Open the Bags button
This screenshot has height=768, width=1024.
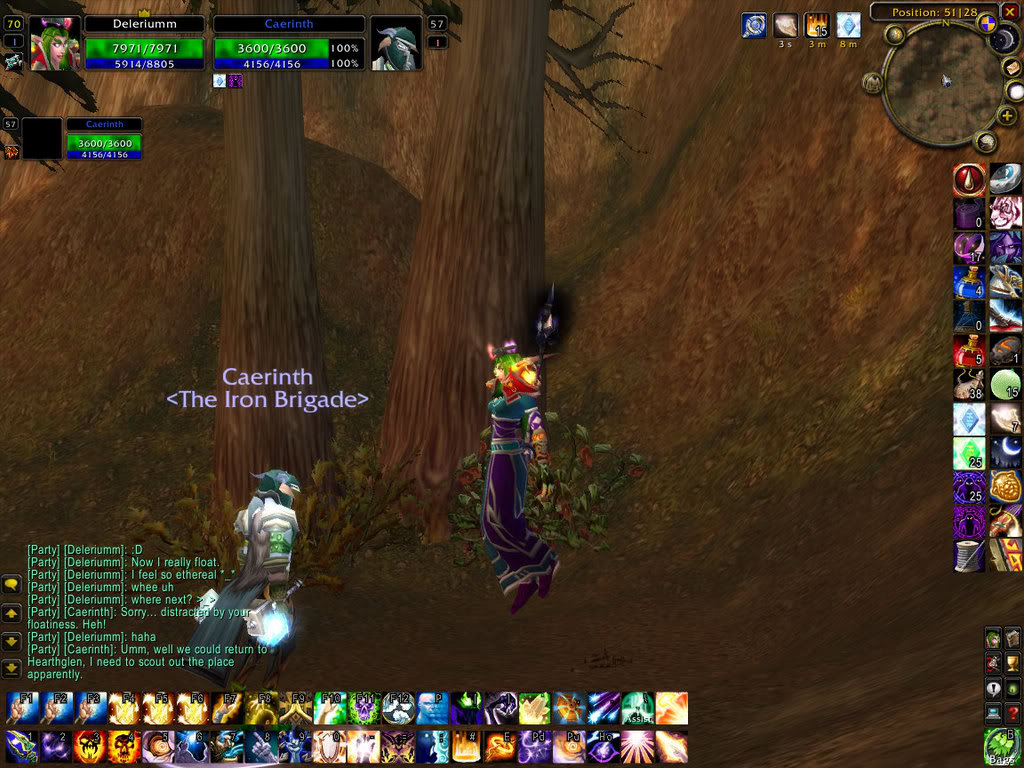[x=1002, y=746]
